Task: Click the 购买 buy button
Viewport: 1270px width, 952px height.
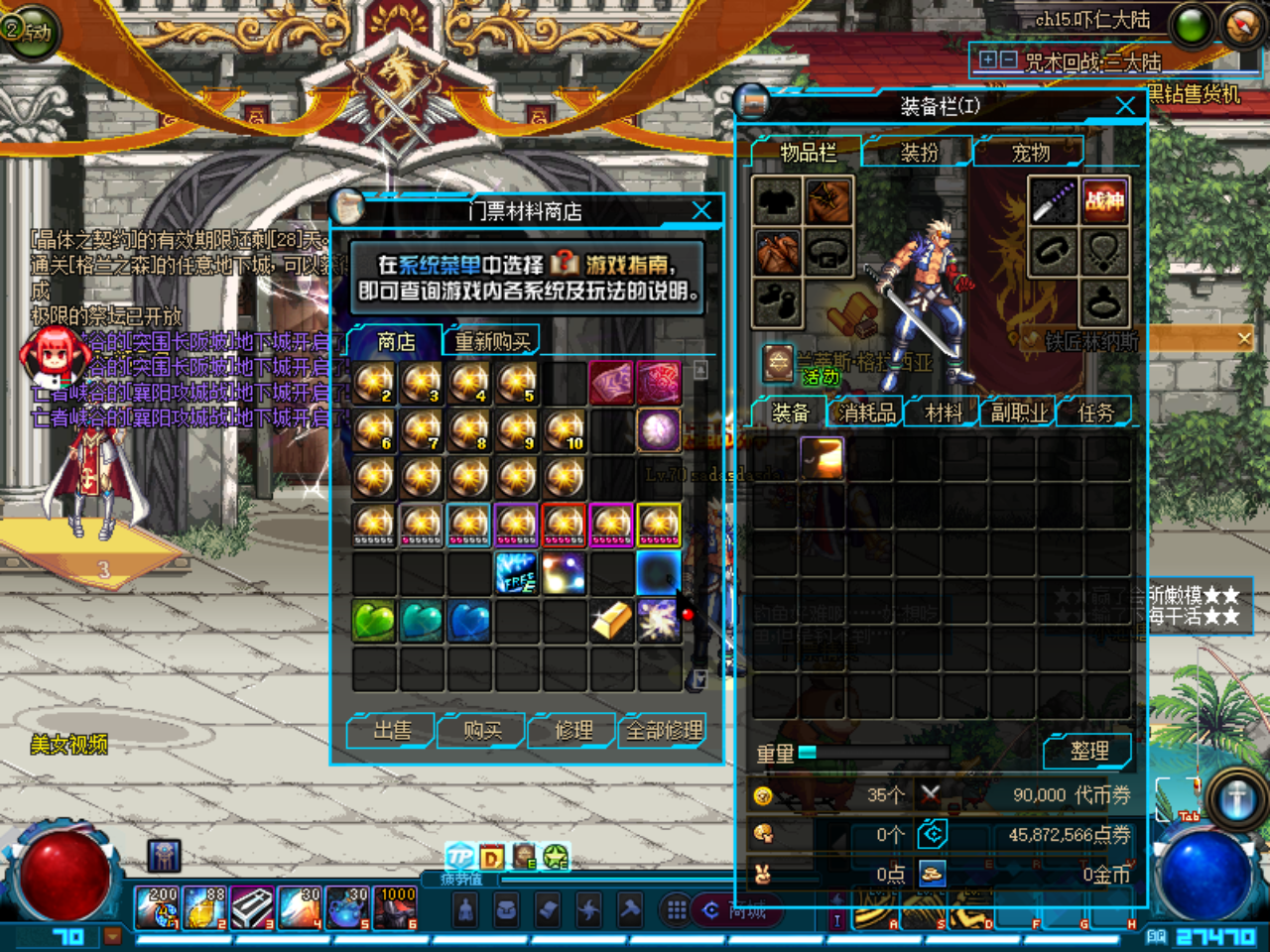Action: 482,731
